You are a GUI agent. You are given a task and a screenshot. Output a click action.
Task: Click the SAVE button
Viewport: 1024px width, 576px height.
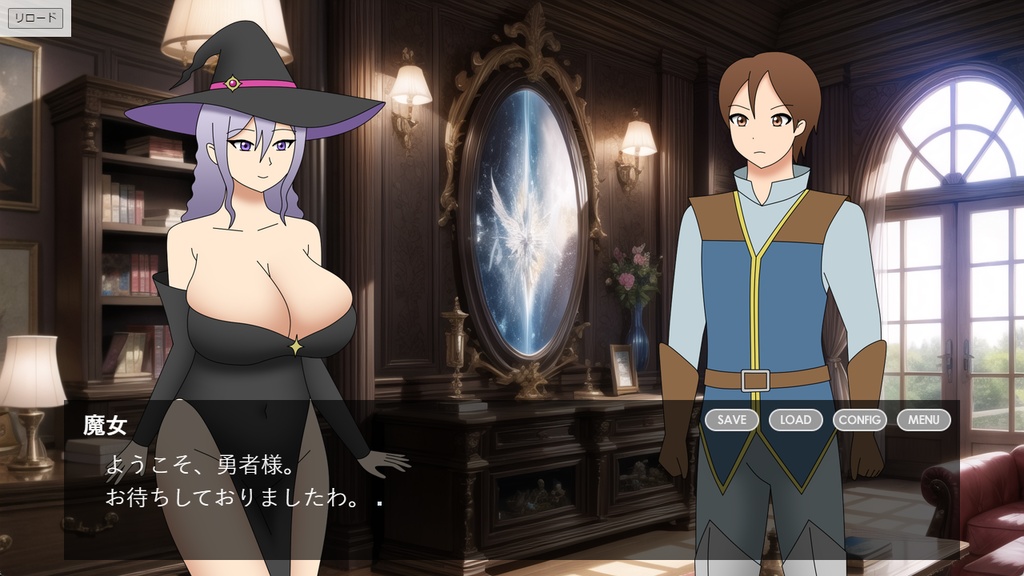pos(731,420)
